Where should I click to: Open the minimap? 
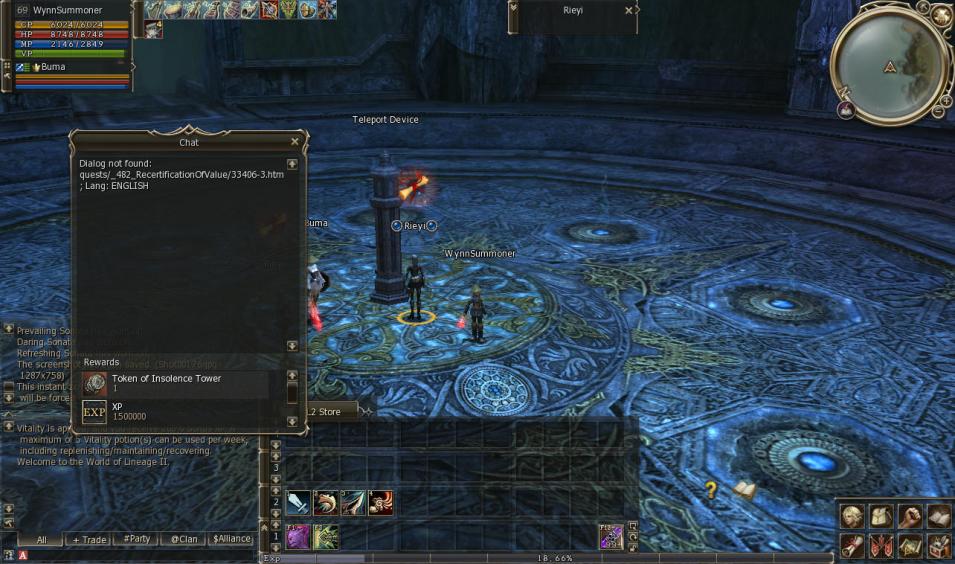click(x=889, y=66)
